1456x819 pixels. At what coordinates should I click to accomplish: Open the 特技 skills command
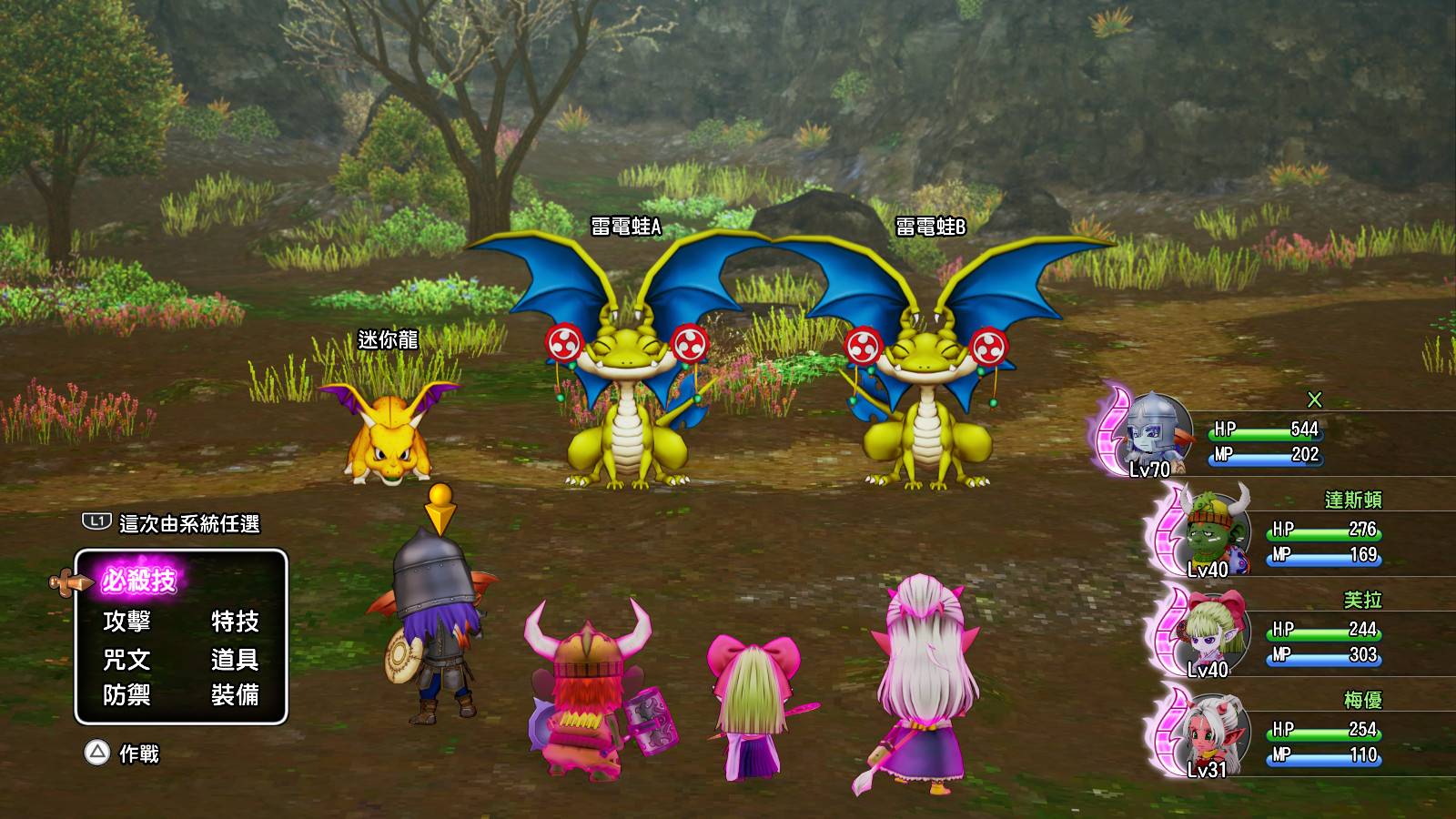point(235,622)
